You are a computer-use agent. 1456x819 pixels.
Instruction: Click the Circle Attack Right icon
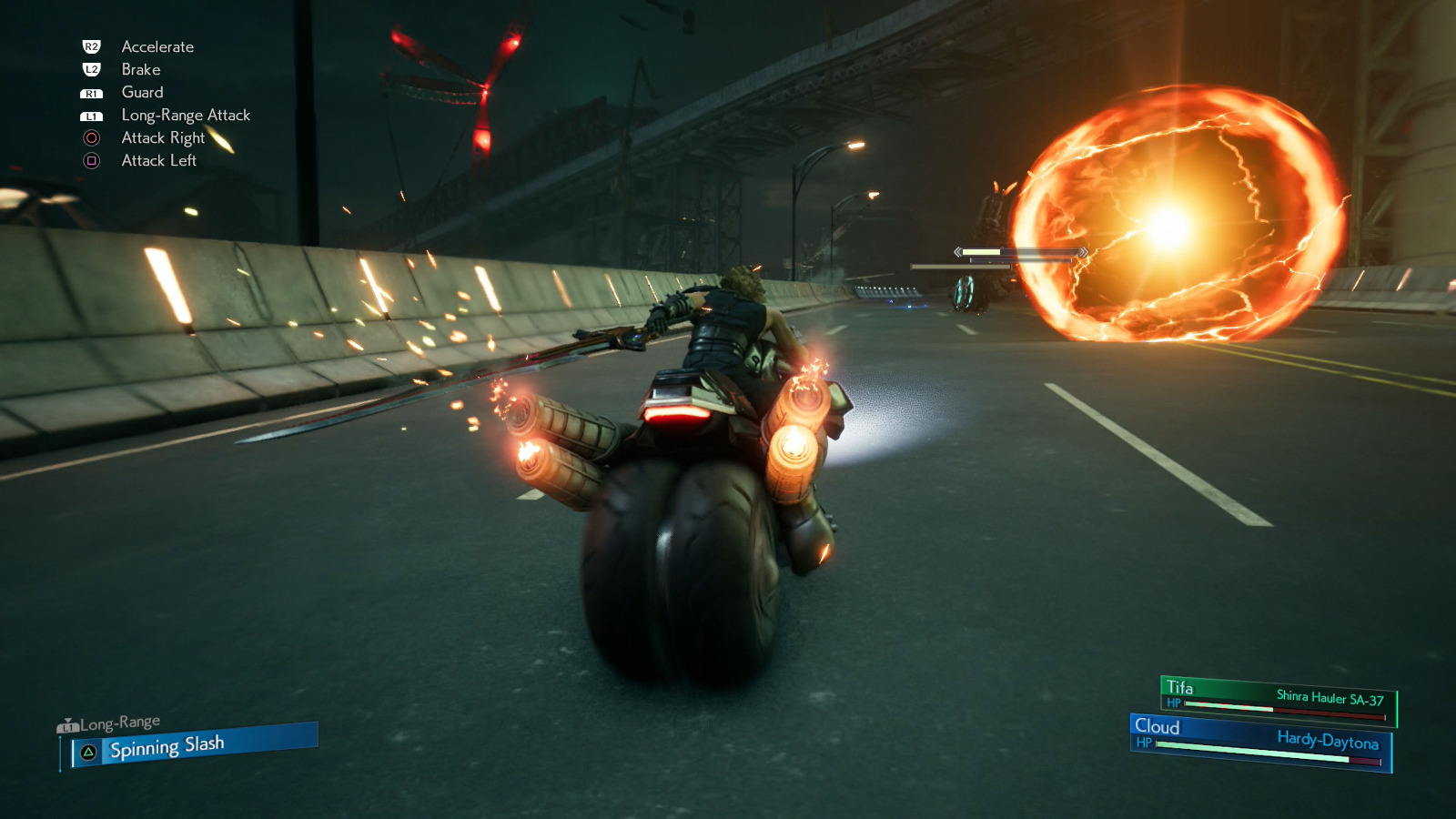92,137
